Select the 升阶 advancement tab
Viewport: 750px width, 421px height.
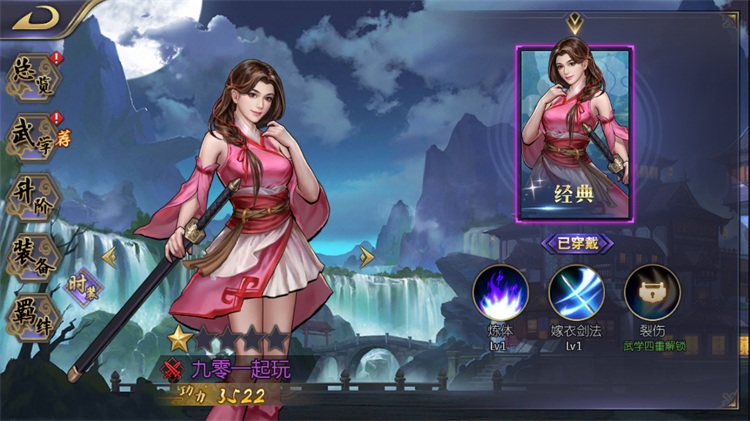32,198
